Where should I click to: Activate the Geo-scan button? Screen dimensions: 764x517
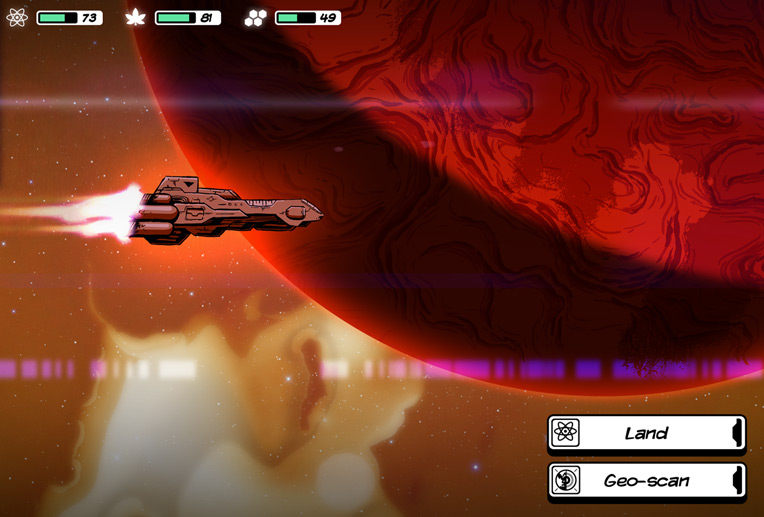[646, 480]
